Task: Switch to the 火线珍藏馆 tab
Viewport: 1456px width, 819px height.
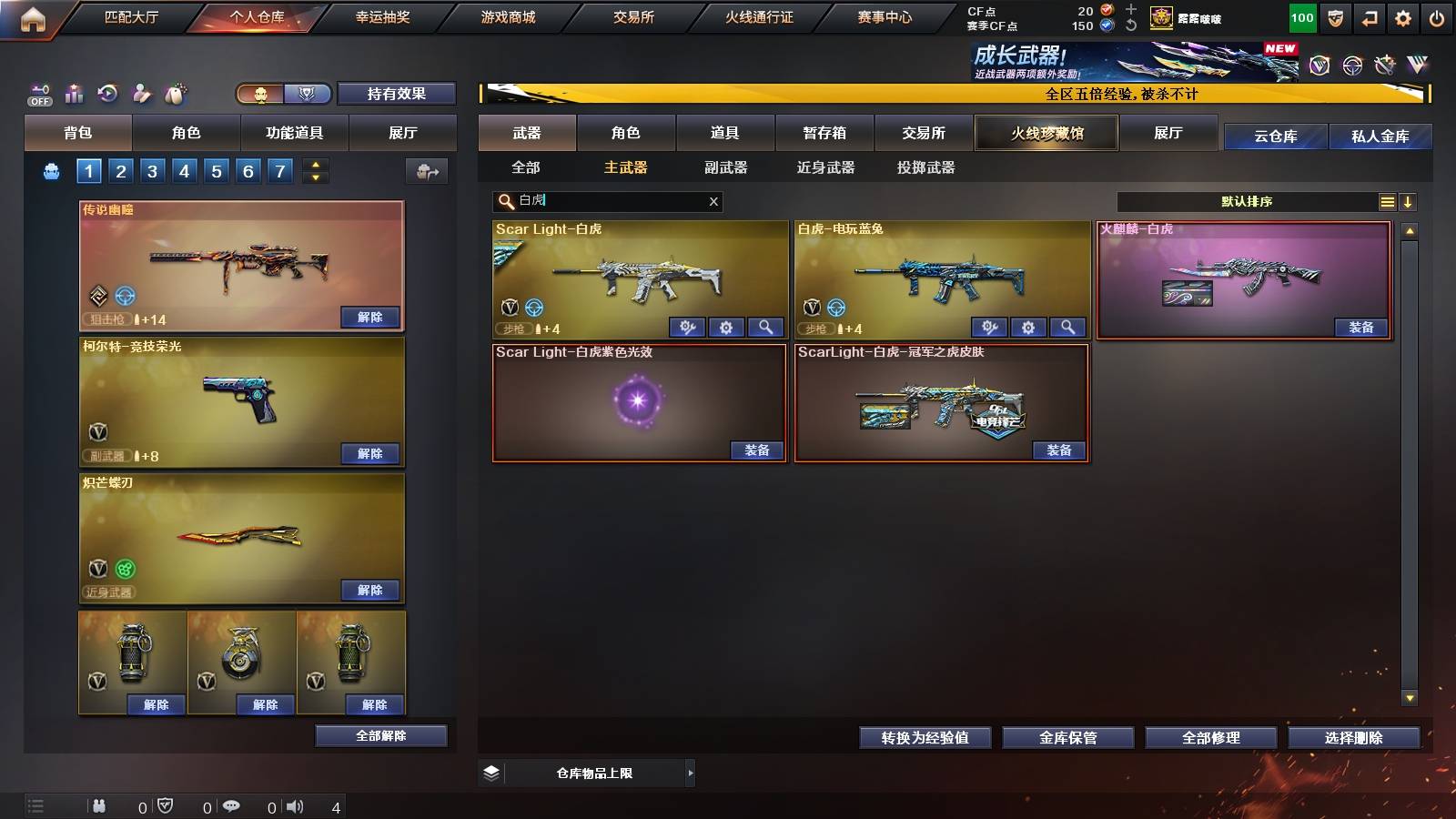Action: 1046,133
